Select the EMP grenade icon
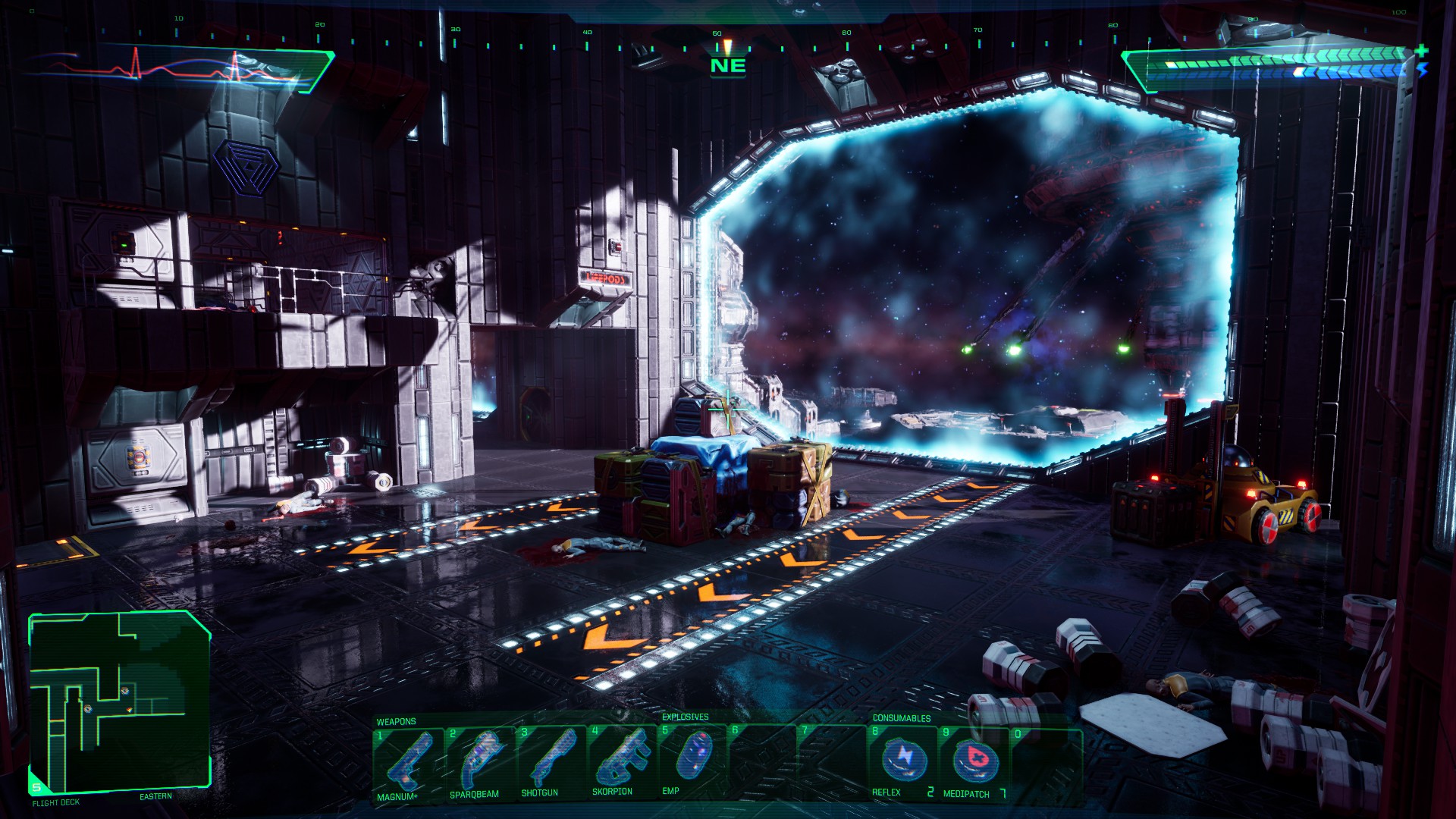1456x819 pixels. [x=695, y=758]
